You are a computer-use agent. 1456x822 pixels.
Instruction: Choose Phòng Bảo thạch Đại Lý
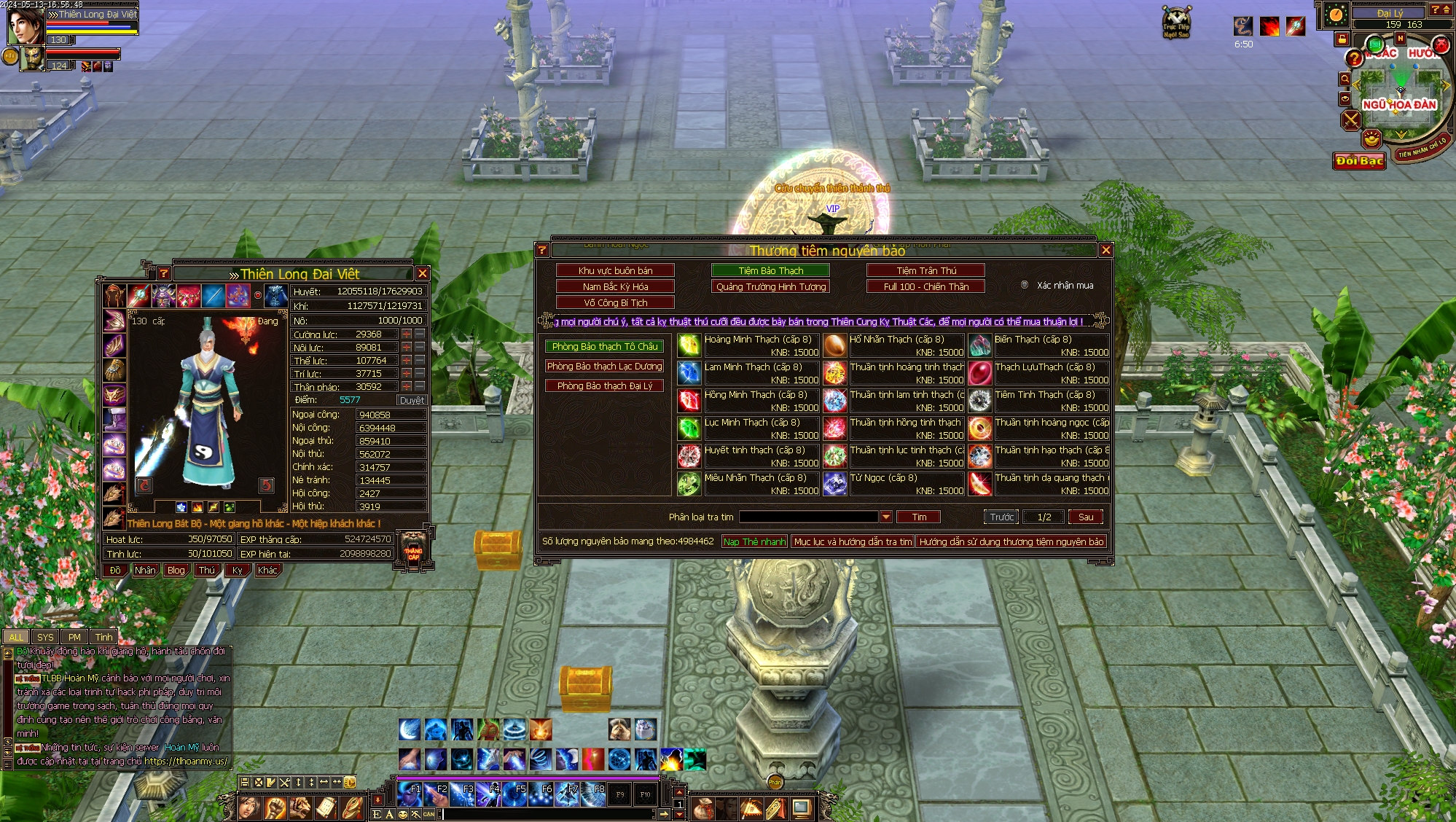604,385
